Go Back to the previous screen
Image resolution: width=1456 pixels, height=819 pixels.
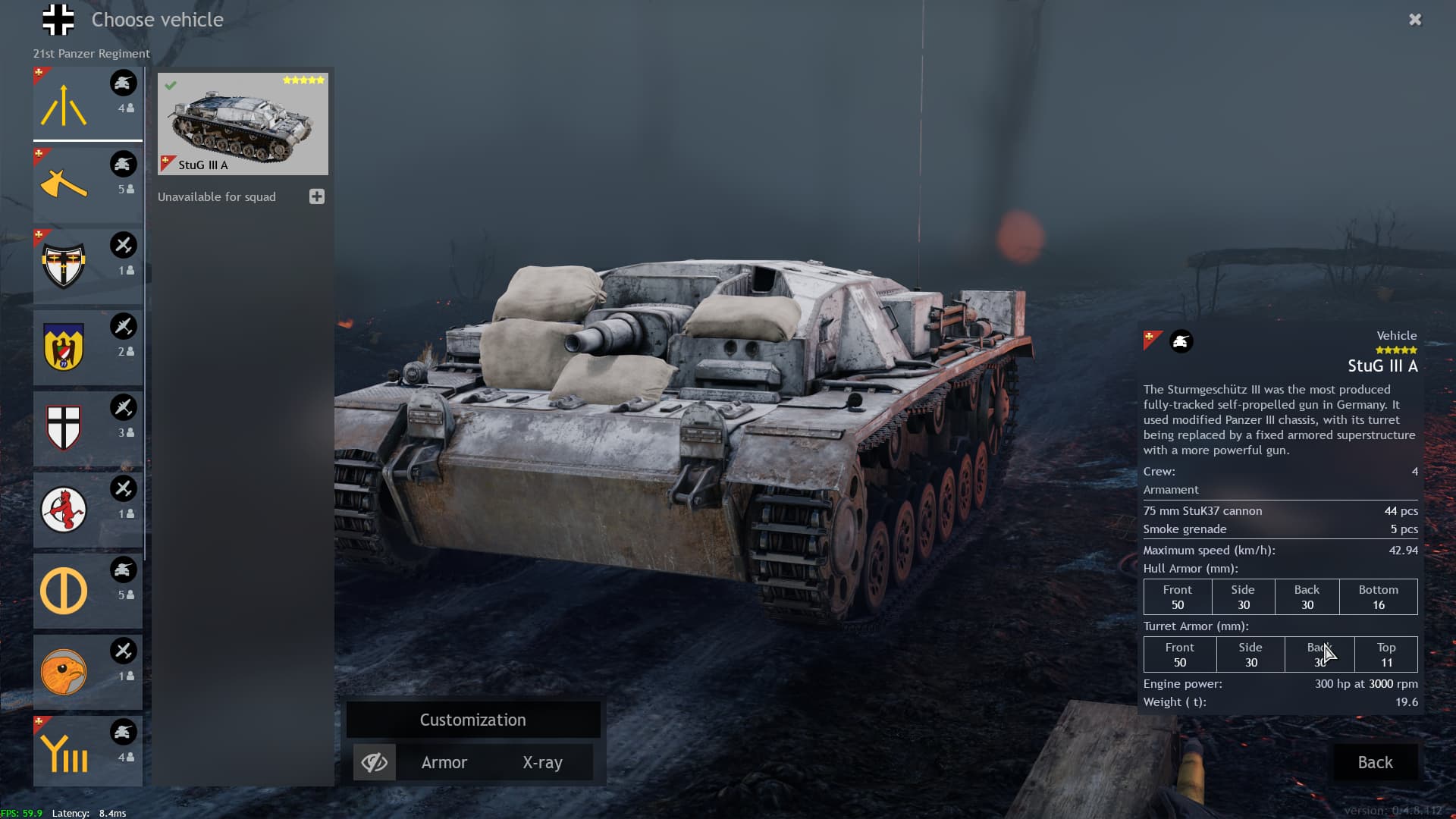(1375, 762)
